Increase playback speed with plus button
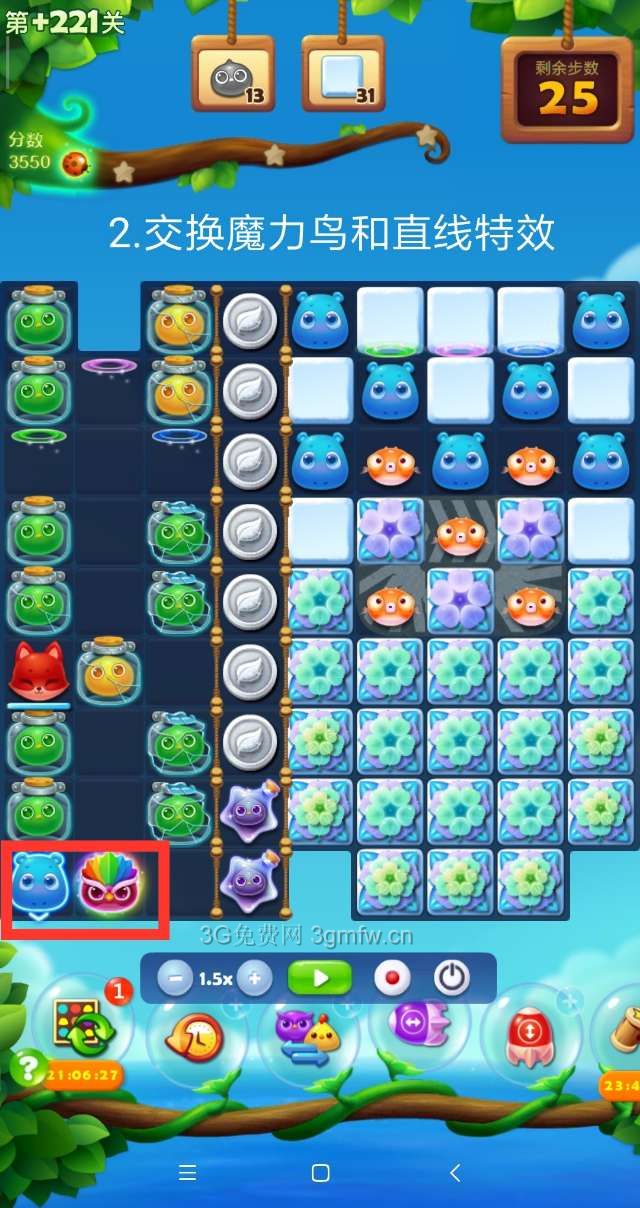Screen dimensions: 640x1208 (254, 978)
